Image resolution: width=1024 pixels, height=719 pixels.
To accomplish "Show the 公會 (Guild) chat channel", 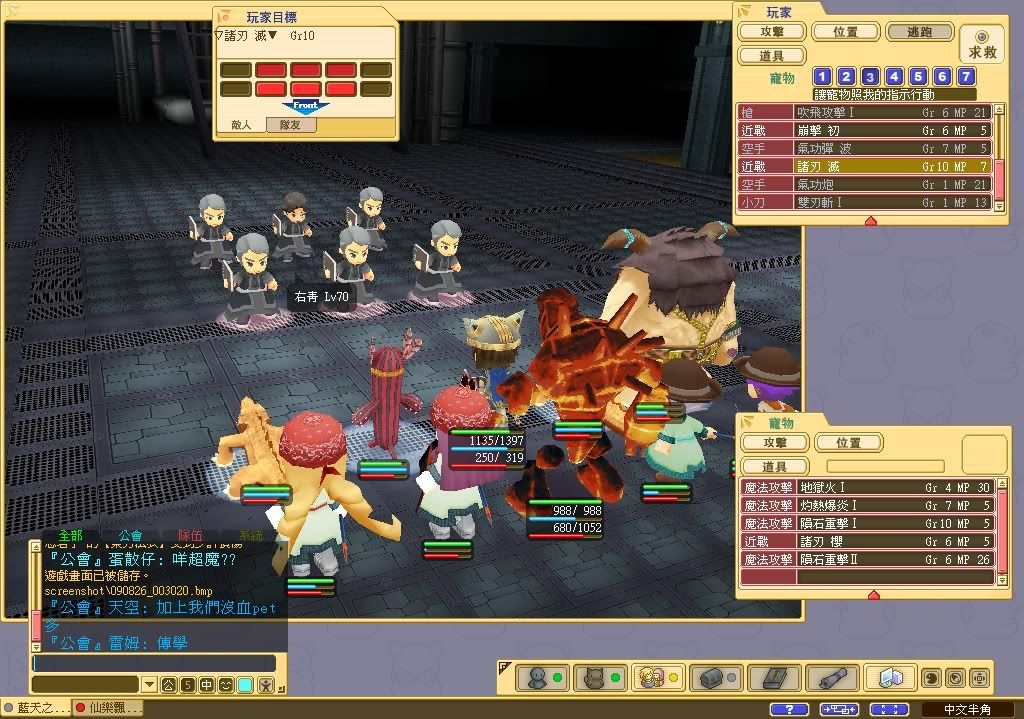I will click(x=130, y=535).
